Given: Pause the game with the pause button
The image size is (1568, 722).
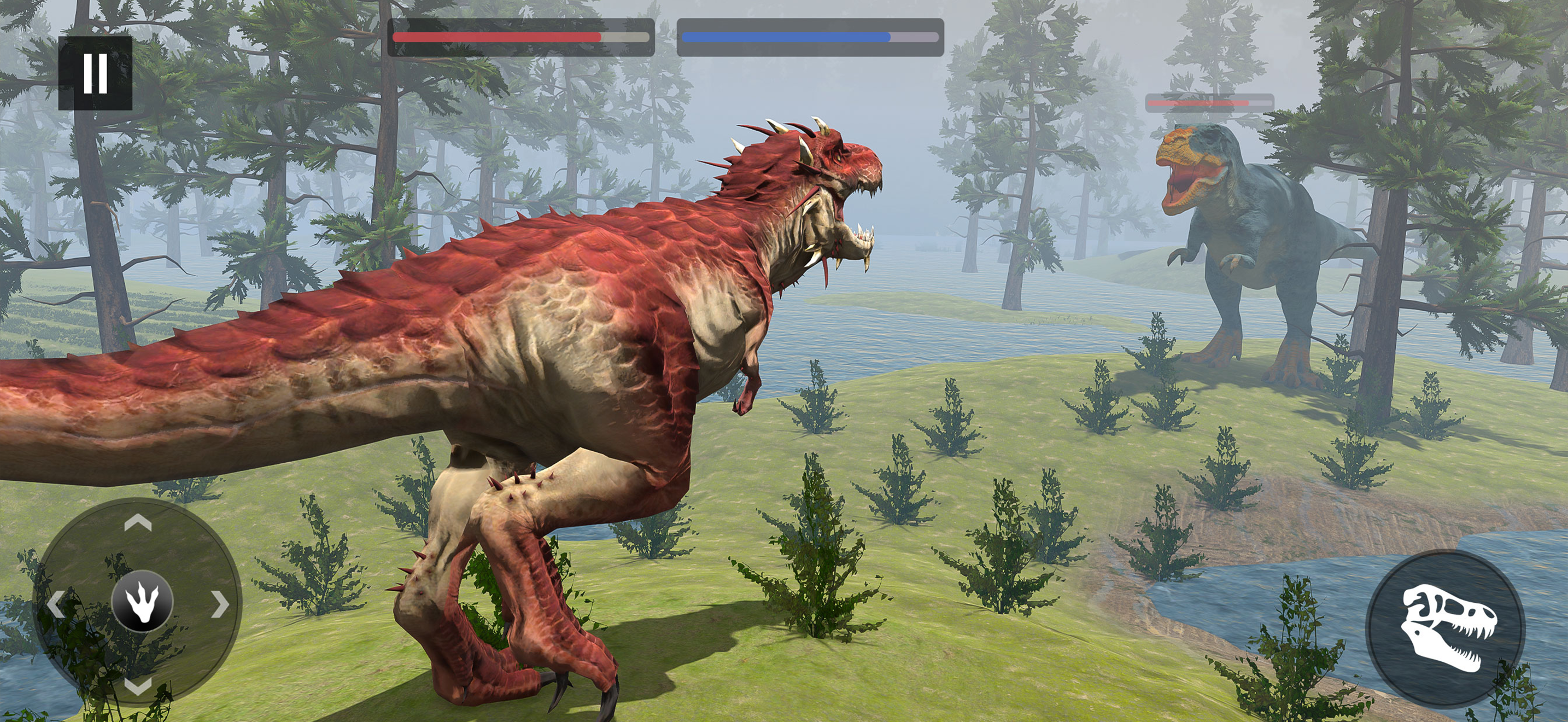Looking at the screenshot, I should click(x=95, y=73).
